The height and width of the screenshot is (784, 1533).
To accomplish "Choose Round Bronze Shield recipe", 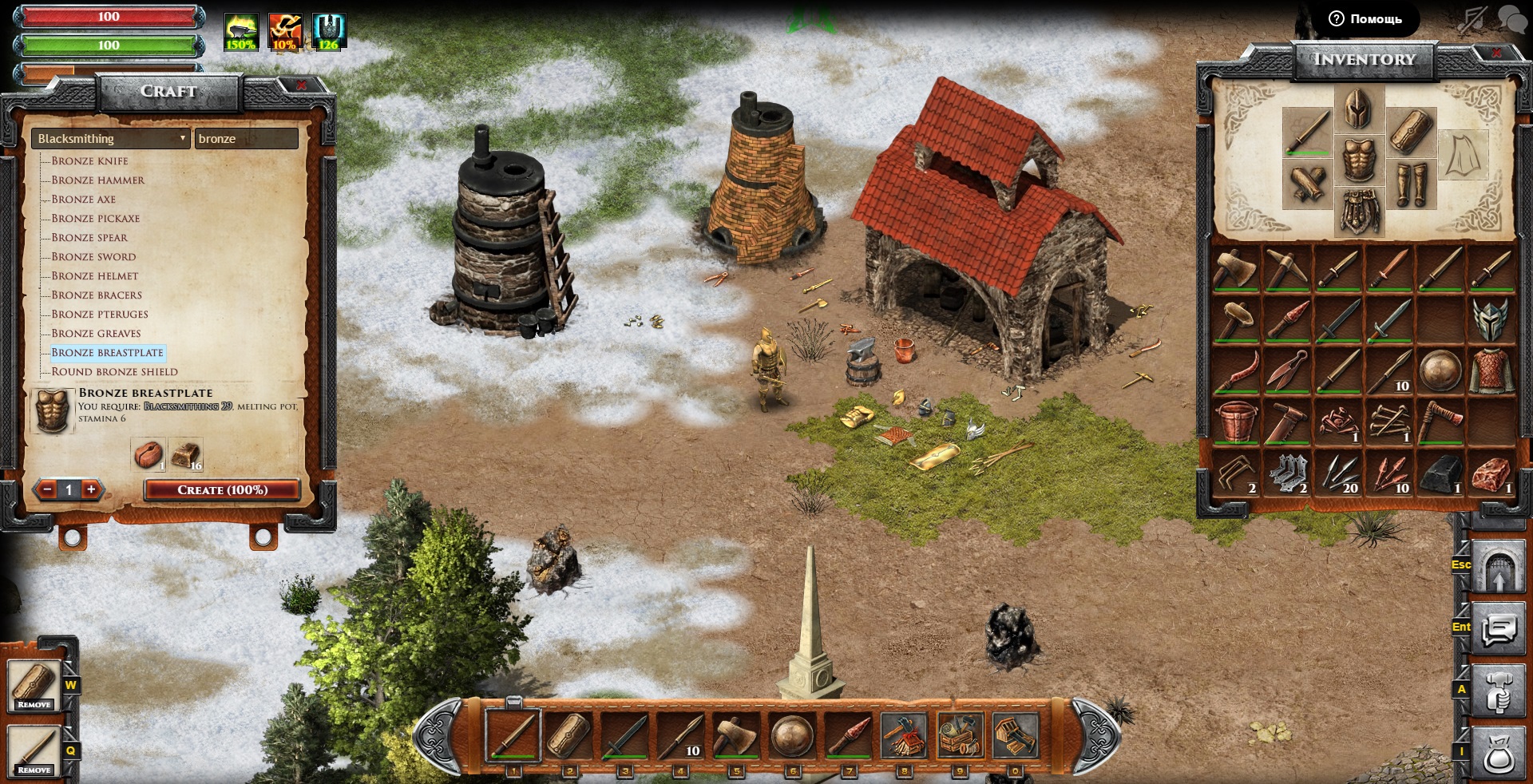I will [114, 371].
